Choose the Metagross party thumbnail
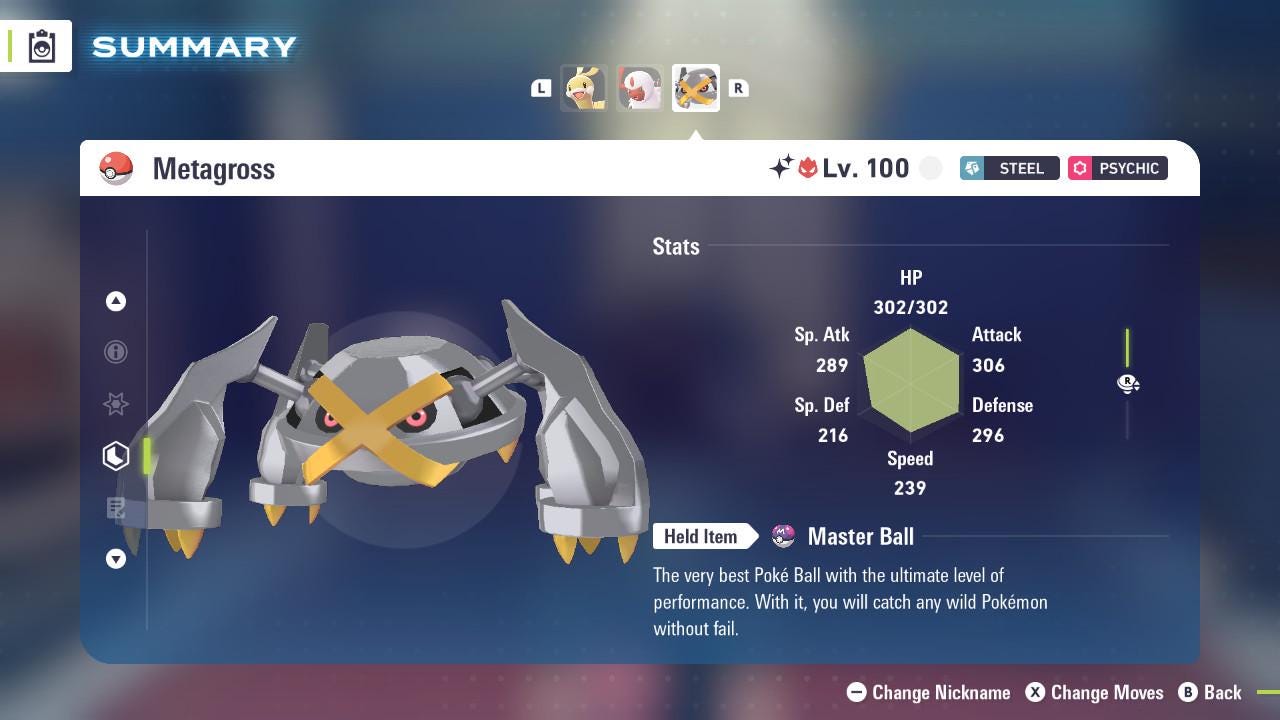Image resolution: width=1280 pixels, height=720 pixels. click(x=695, y=88)
